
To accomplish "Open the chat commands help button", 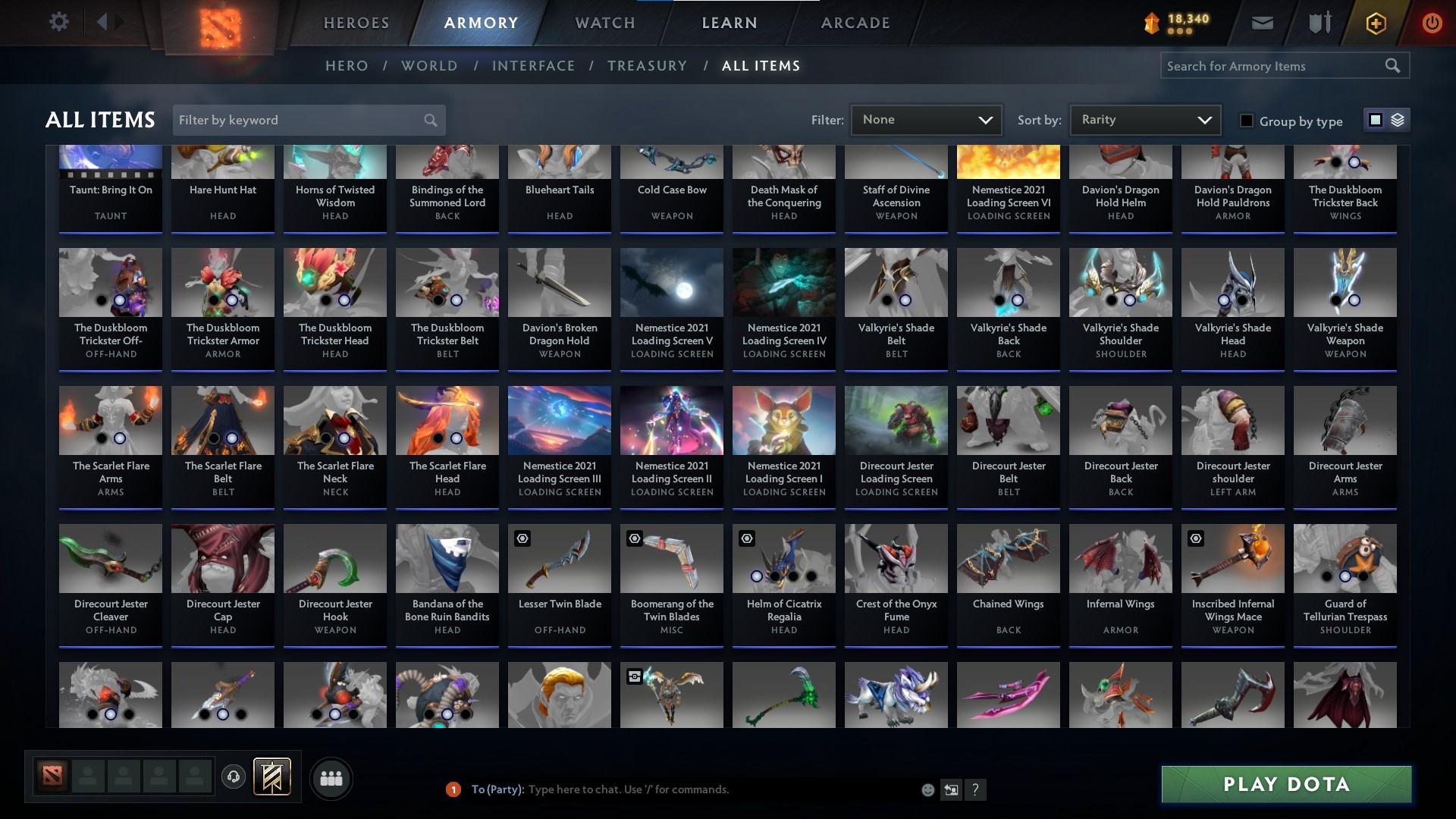I will pos(975,789).
